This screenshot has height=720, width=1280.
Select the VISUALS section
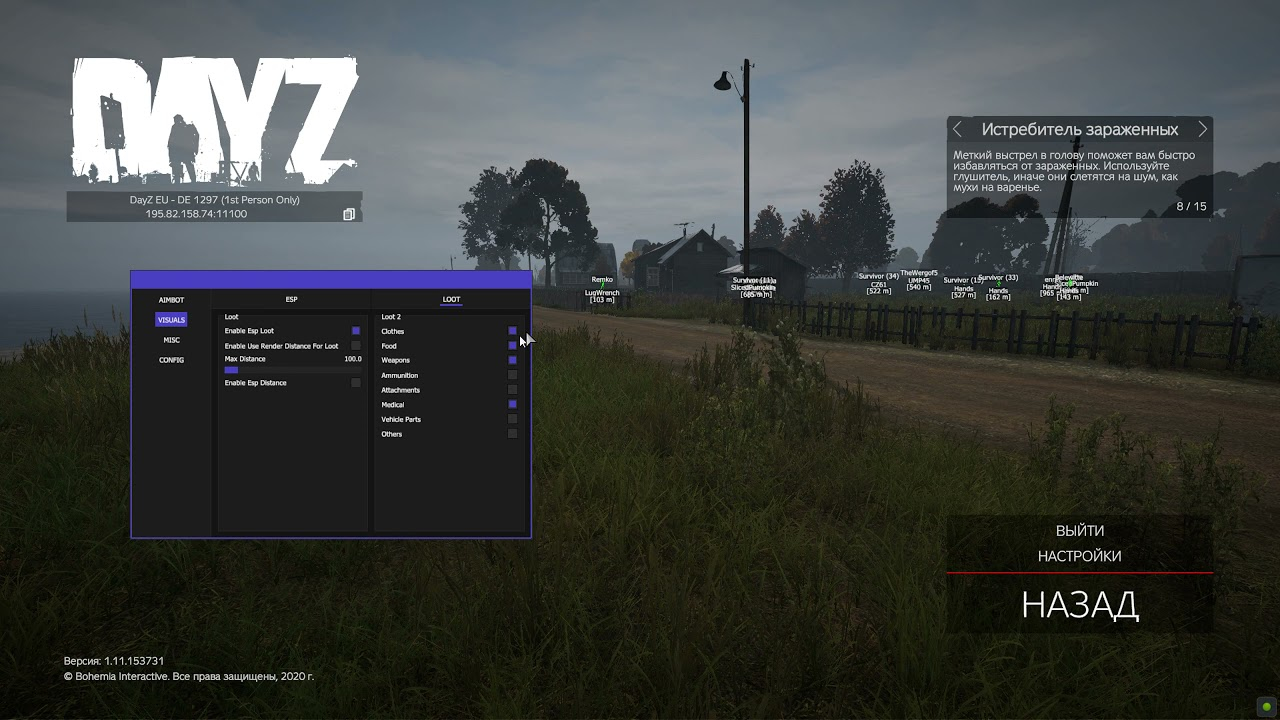[171, 320]
